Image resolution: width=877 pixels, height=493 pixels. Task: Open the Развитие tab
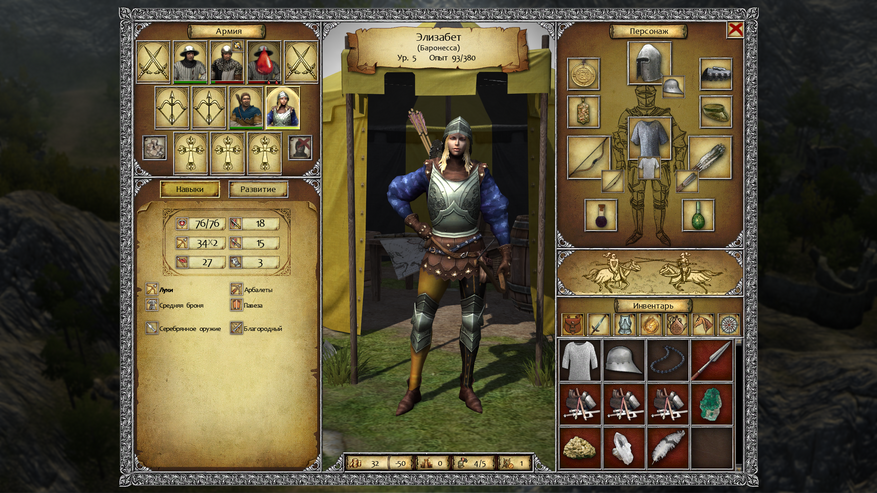tap(258, 189)
